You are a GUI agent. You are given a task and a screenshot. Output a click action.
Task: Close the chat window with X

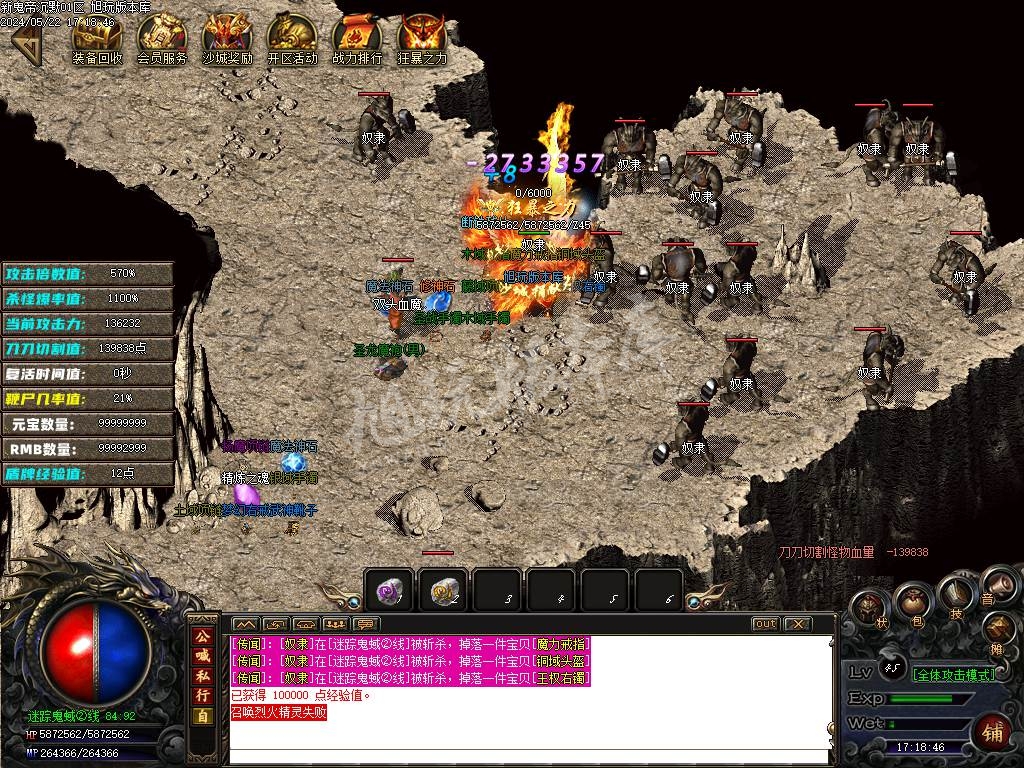(x=796, y=624)
